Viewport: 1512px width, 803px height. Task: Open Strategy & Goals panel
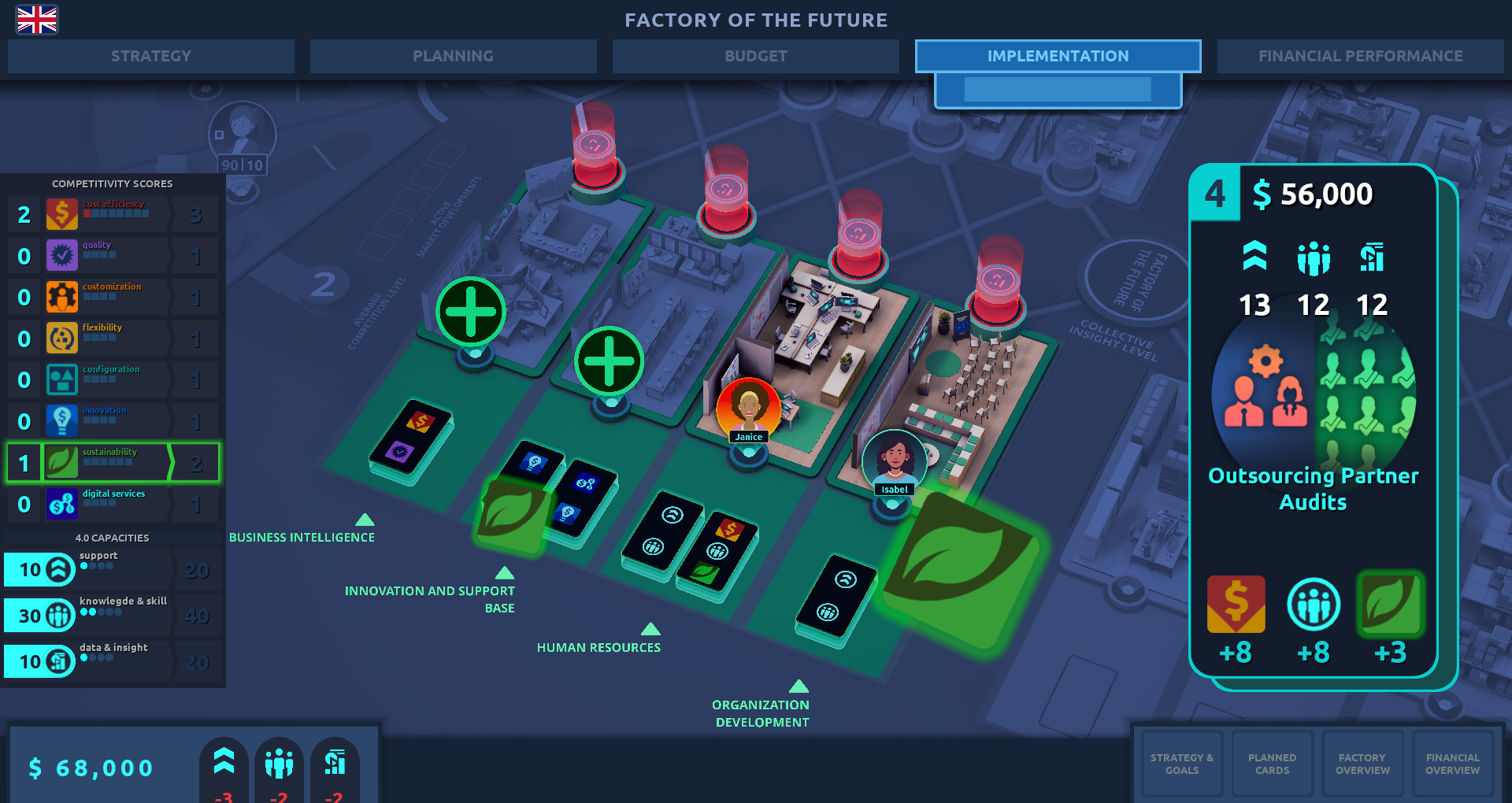click(x=1181, y=764)
